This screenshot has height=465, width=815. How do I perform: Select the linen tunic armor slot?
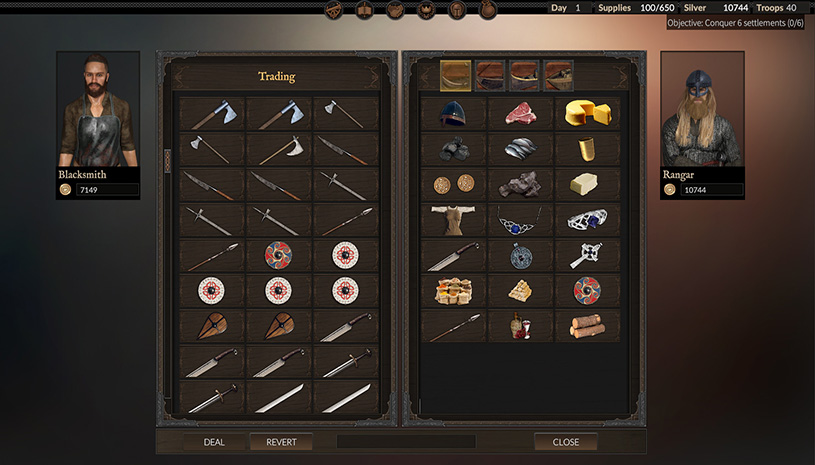pyautogui.click(x=453, y=219)
